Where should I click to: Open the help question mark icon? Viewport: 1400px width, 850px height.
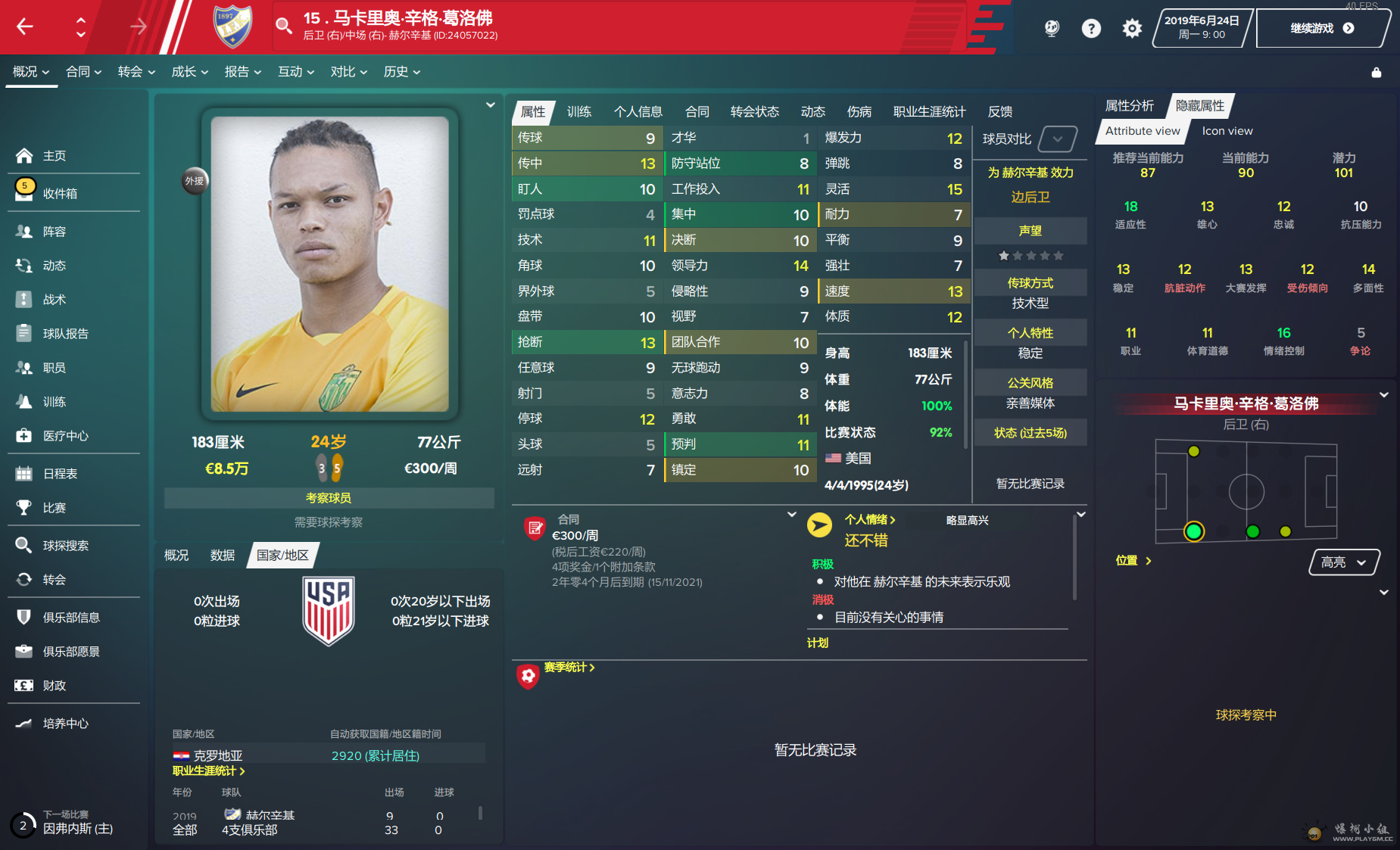(1090, 29)
